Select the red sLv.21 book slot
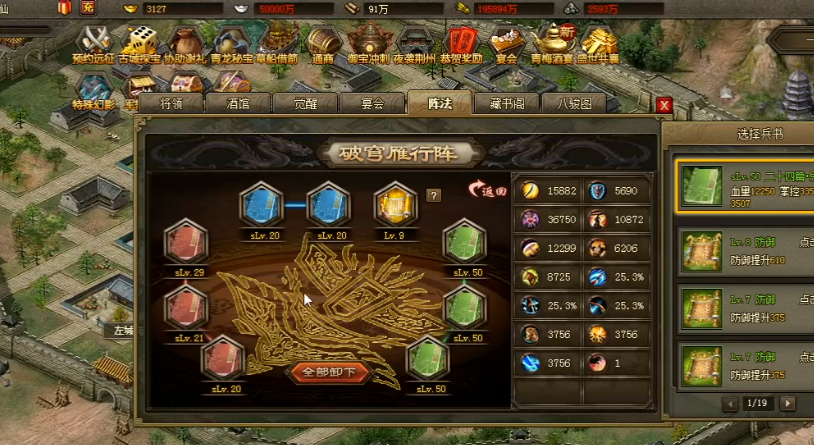Screen dimensions: 814x445 point(186,306)
